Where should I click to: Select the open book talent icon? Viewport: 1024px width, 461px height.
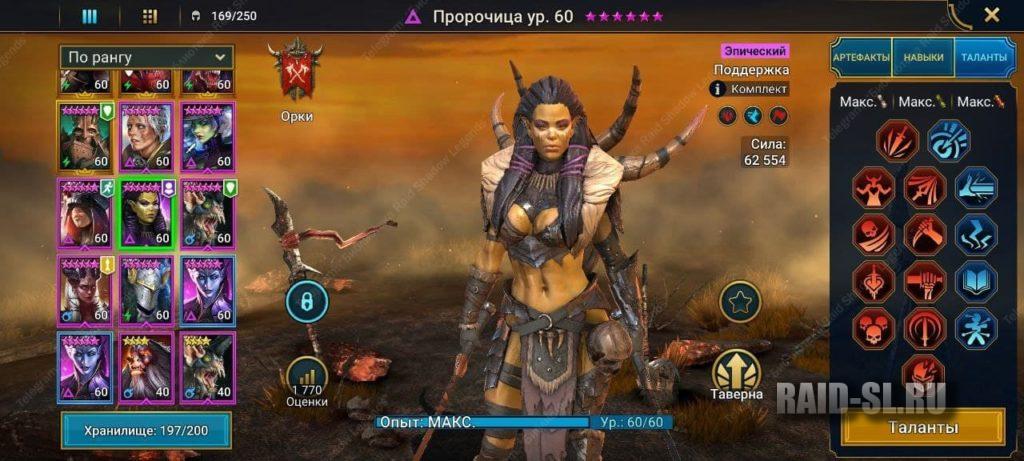tap(975, 282)
